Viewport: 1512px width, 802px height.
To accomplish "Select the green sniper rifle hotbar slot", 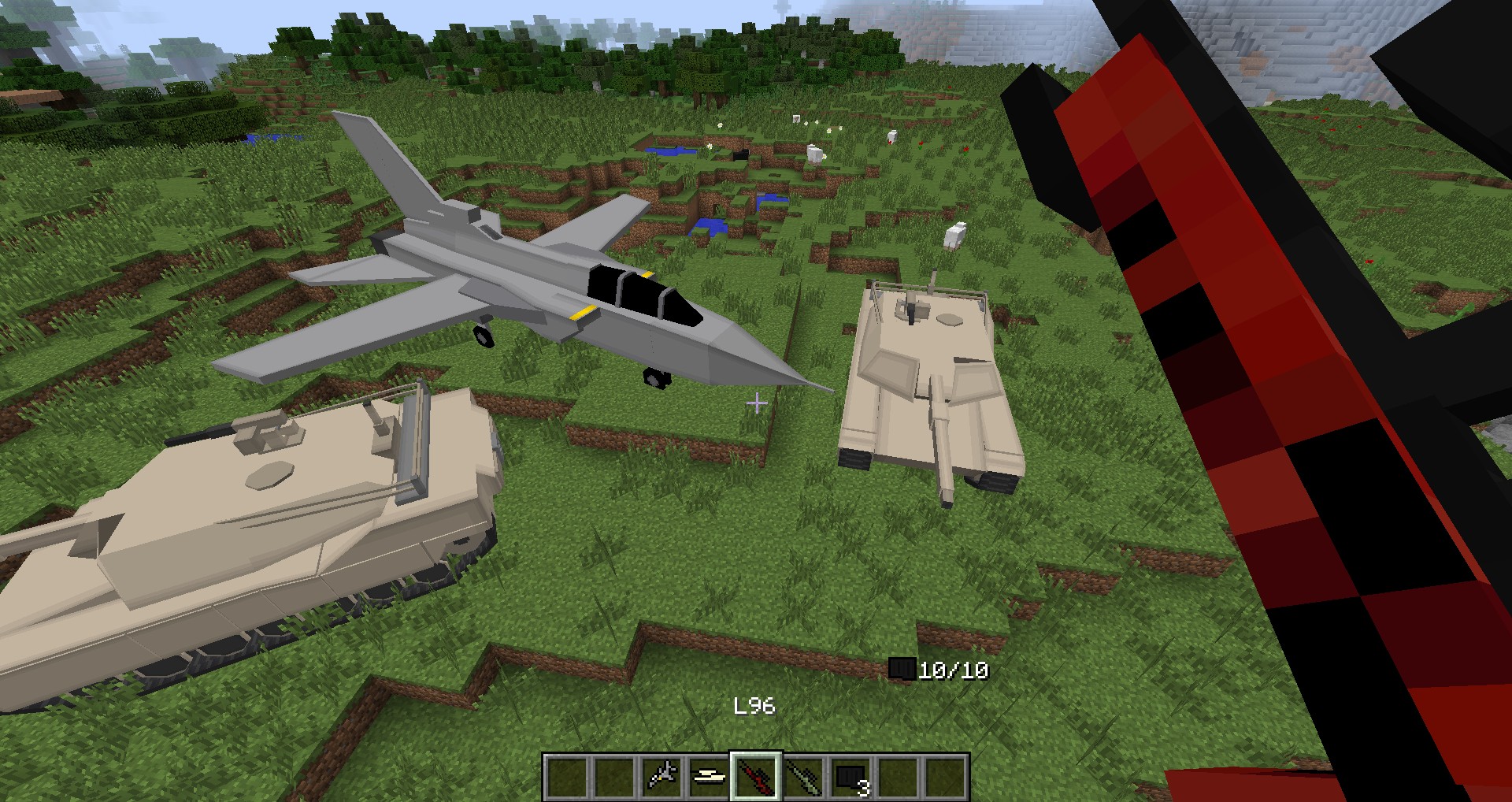I will coord(803,777).
